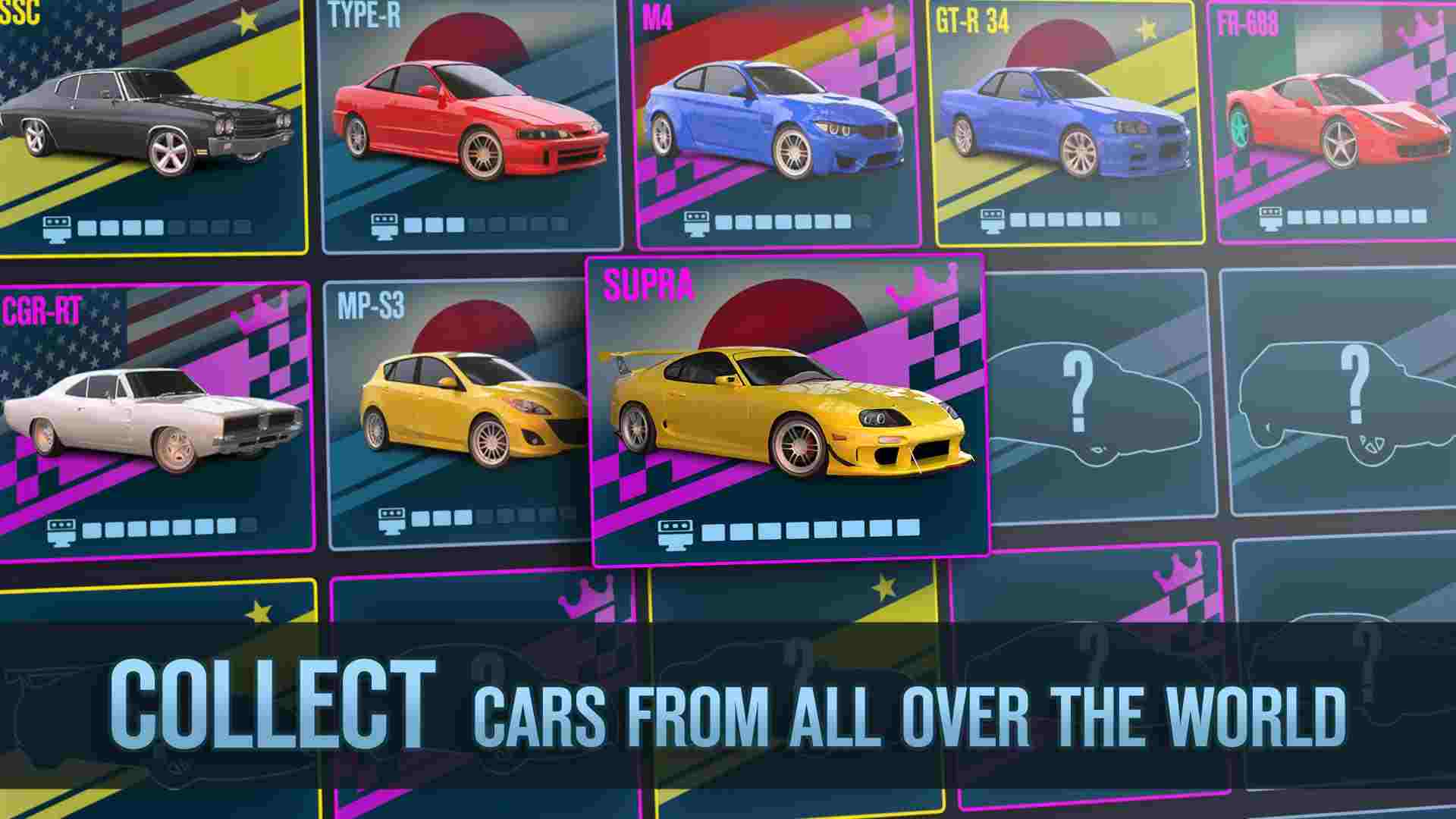1456x819 pixels.
Task: Click the engine icon on the Supra card
Action: [674, 532]
